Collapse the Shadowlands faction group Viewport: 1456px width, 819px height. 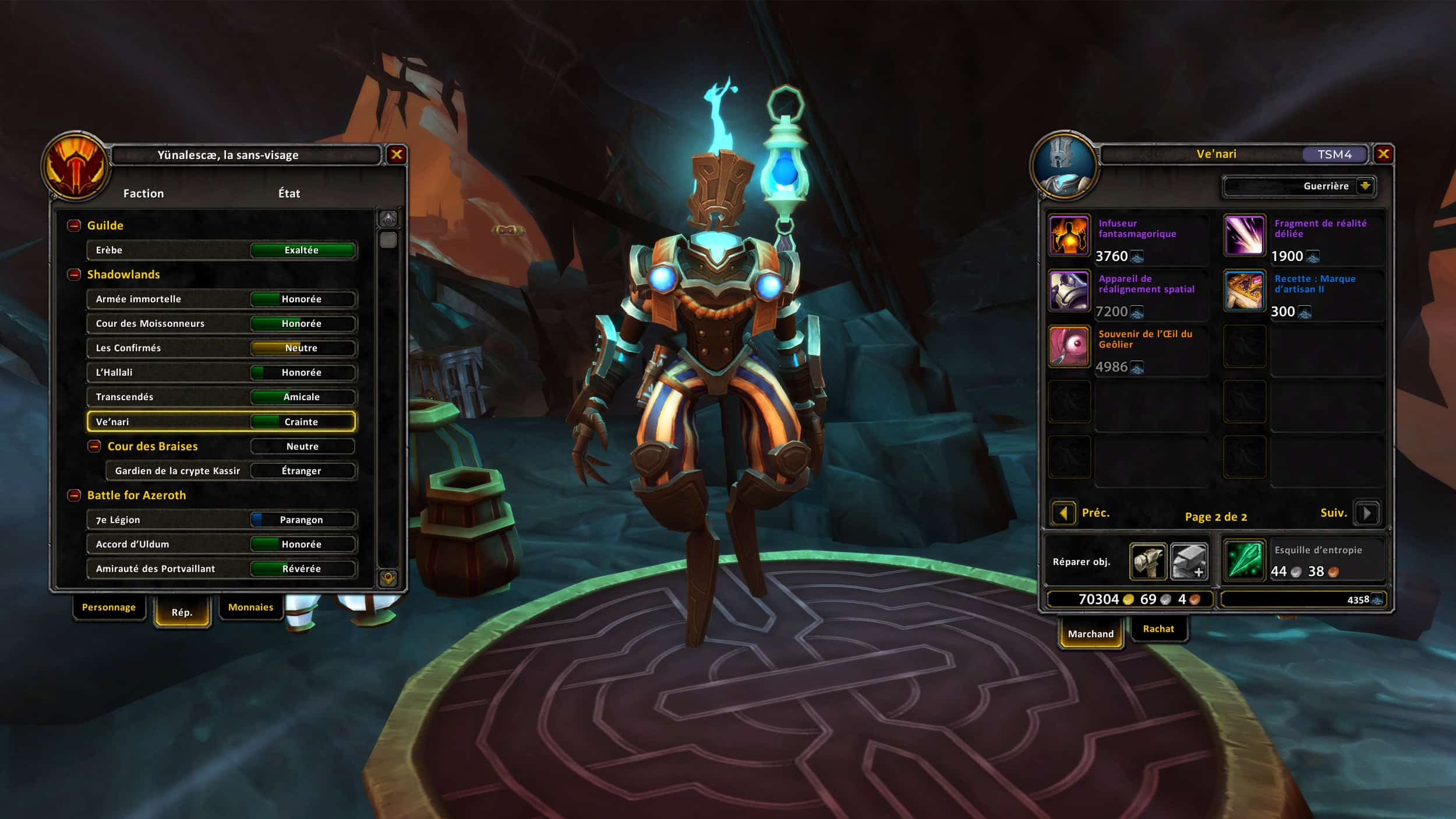74,274
